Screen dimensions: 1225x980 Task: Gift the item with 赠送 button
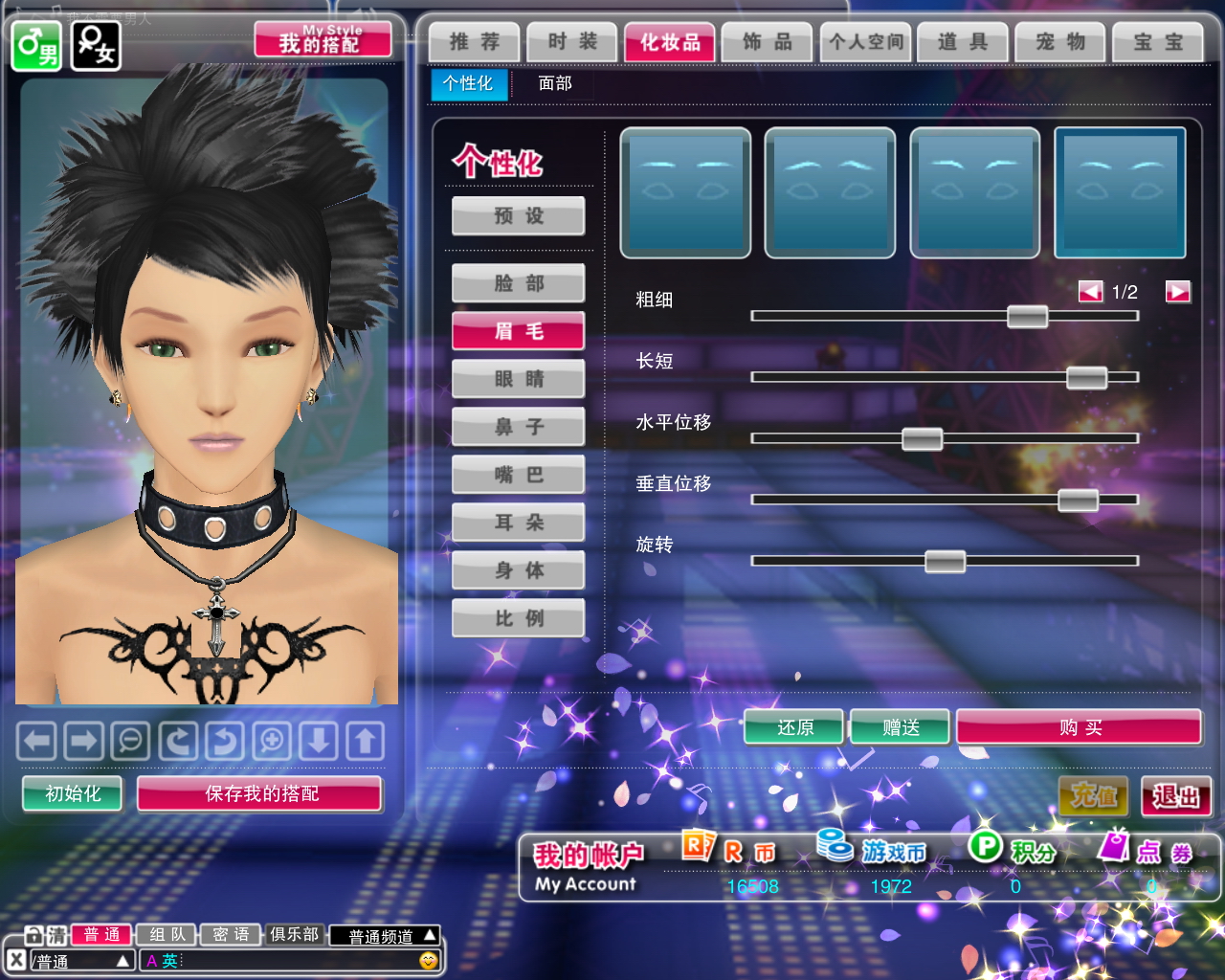900,728
